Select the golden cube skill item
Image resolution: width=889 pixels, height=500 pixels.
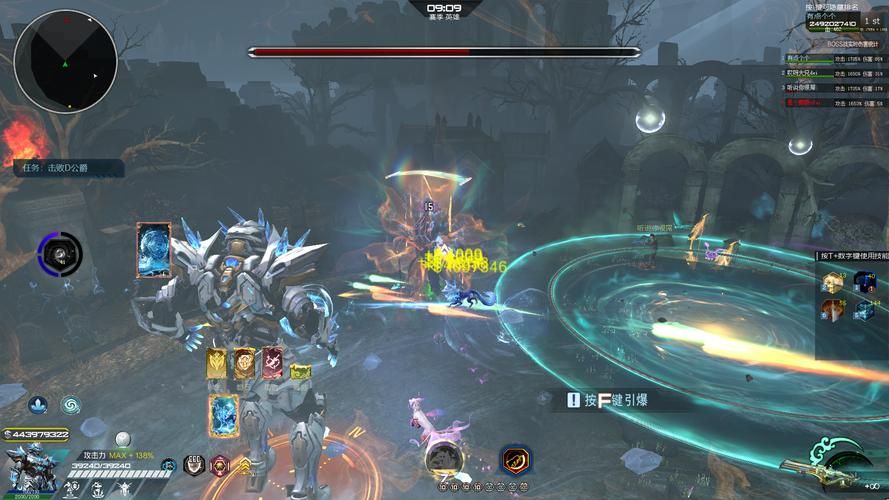[x=833, y=282]
